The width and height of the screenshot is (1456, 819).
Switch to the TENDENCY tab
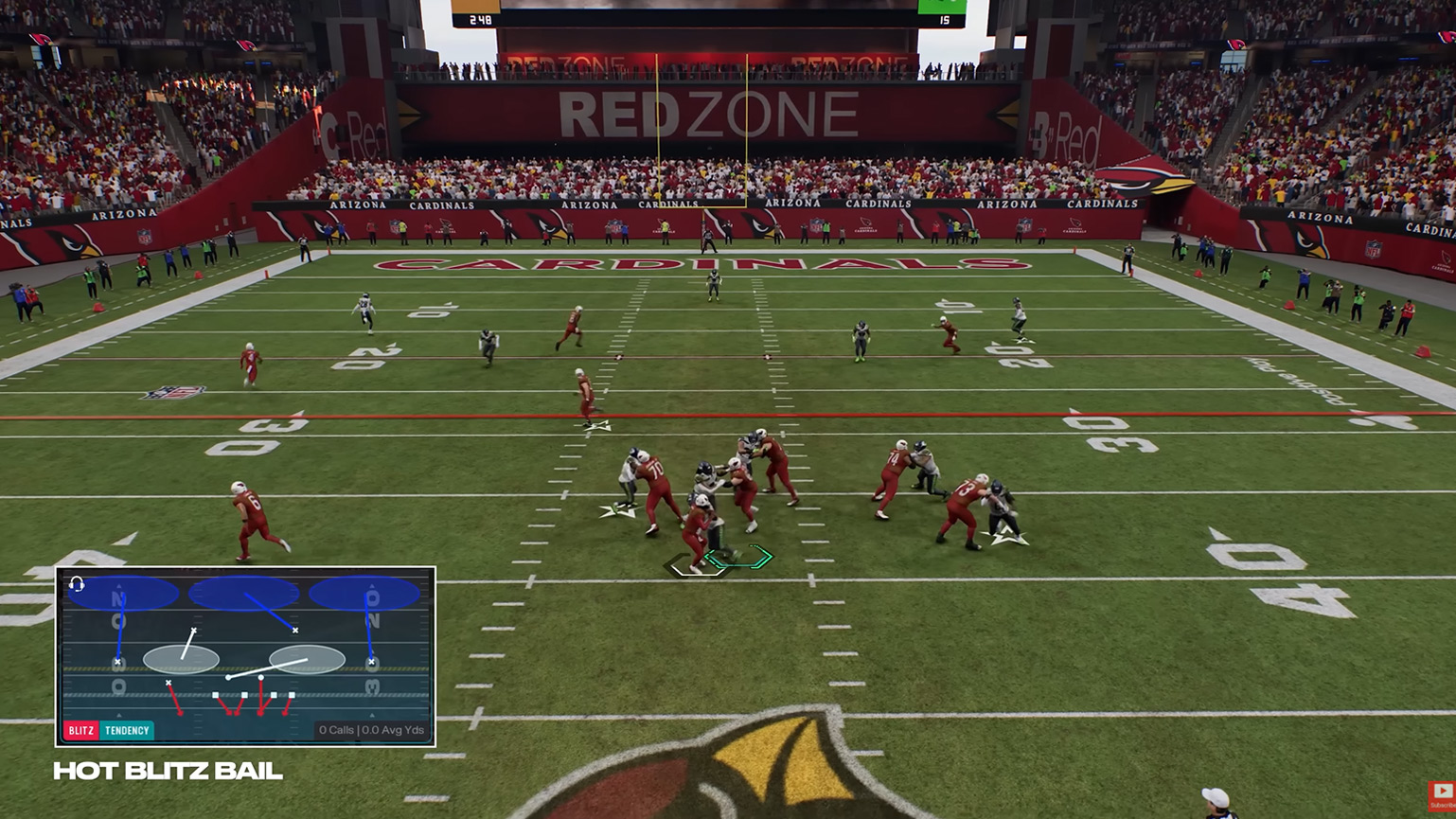click(x=127, y=729)
